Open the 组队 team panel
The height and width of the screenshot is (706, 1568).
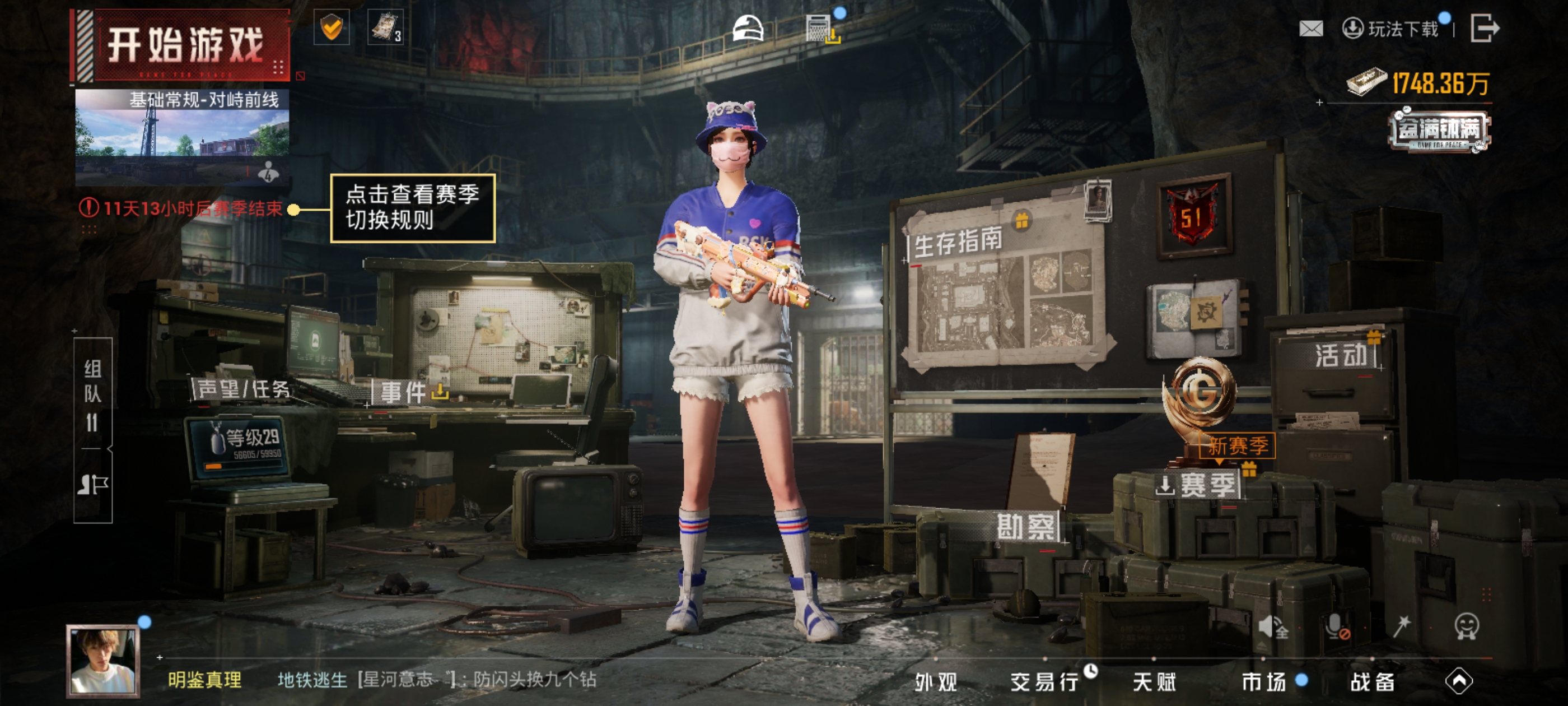(x=92, y=394)
